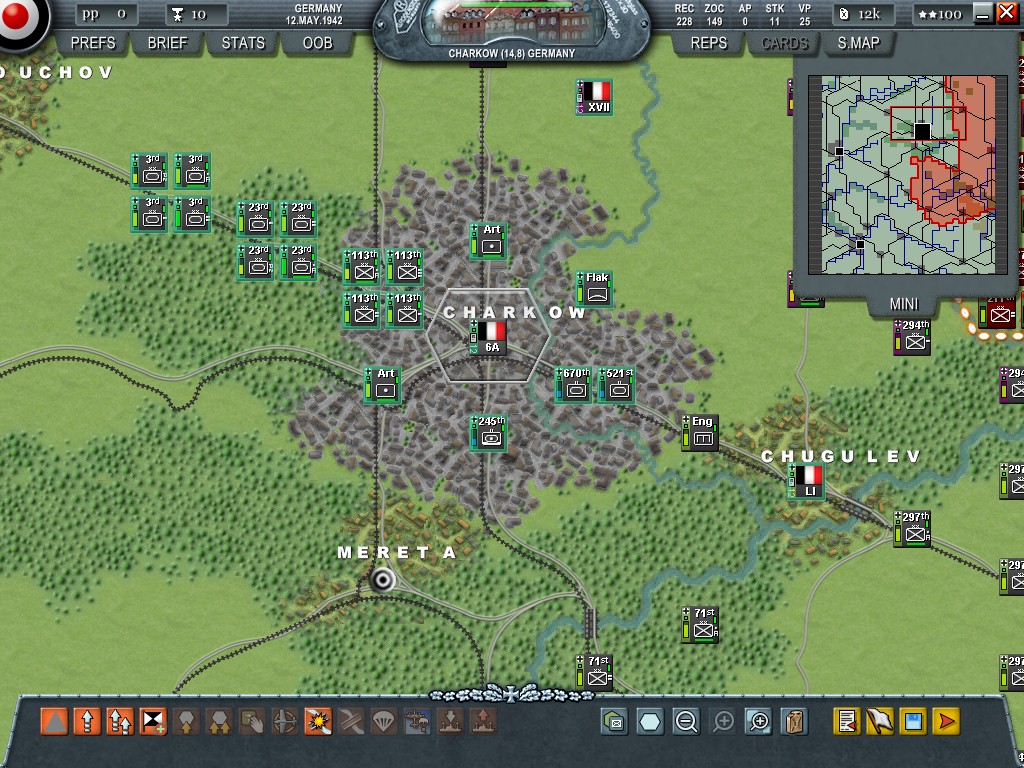Click the yellow play arrow end turn button
This screenshot has width=1024, height=768.
(x=946, y=721)
